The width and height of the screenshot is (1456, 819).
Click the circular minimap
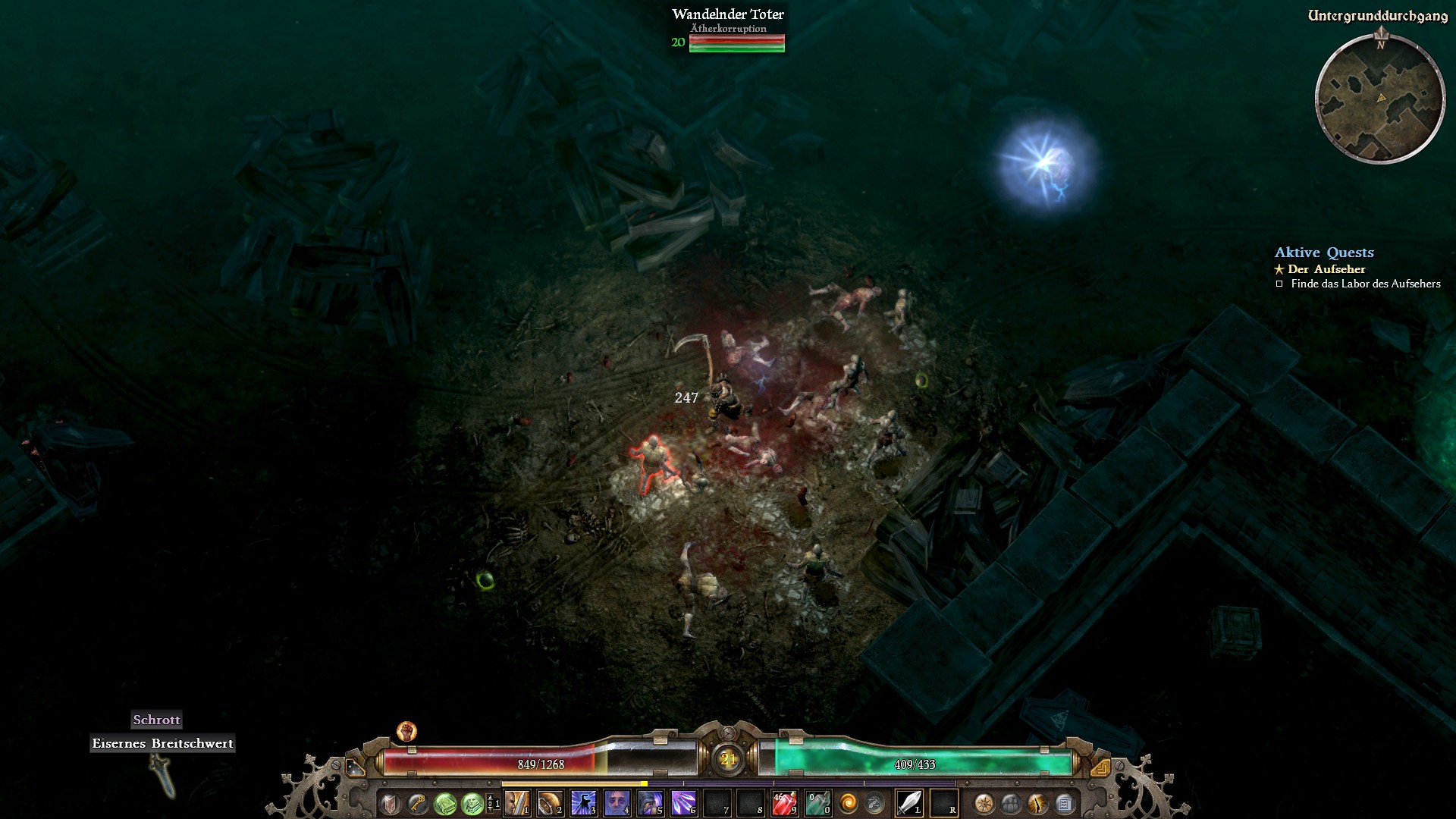click(1379, 99)
